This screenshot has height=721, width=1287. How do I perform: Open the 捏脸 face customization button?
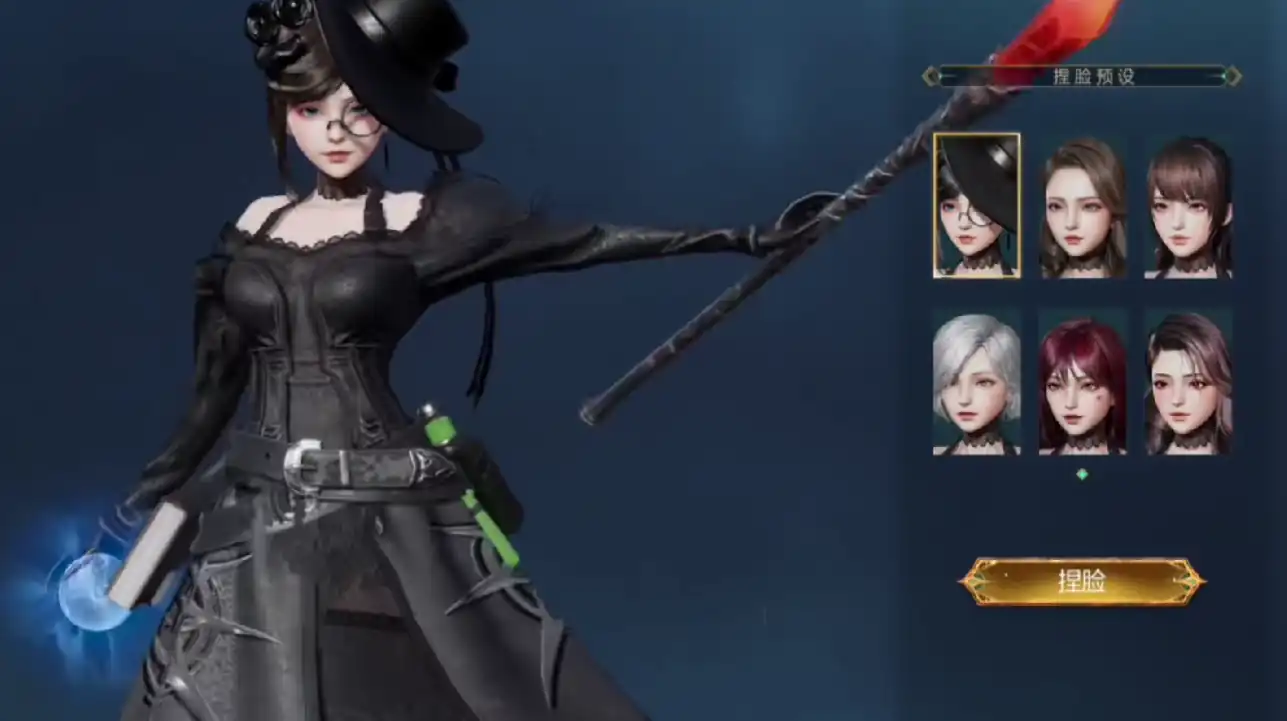point(1082,582)
